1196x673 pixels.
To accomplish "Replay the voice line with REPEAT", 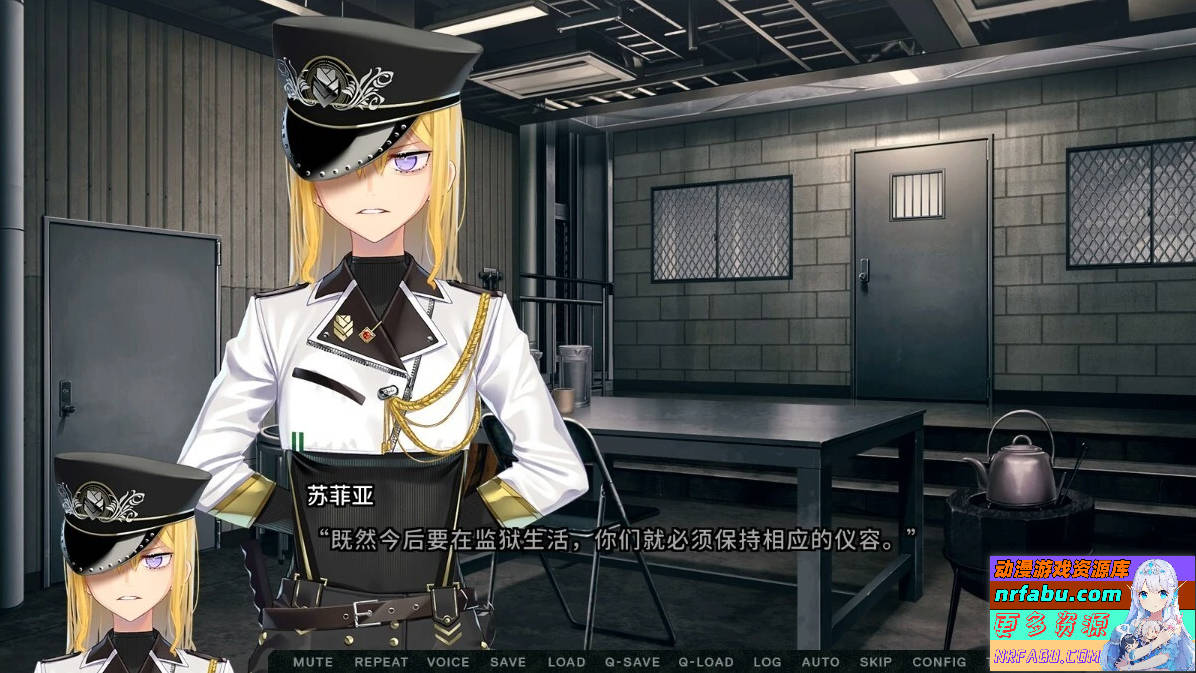I will coord(381,662).
